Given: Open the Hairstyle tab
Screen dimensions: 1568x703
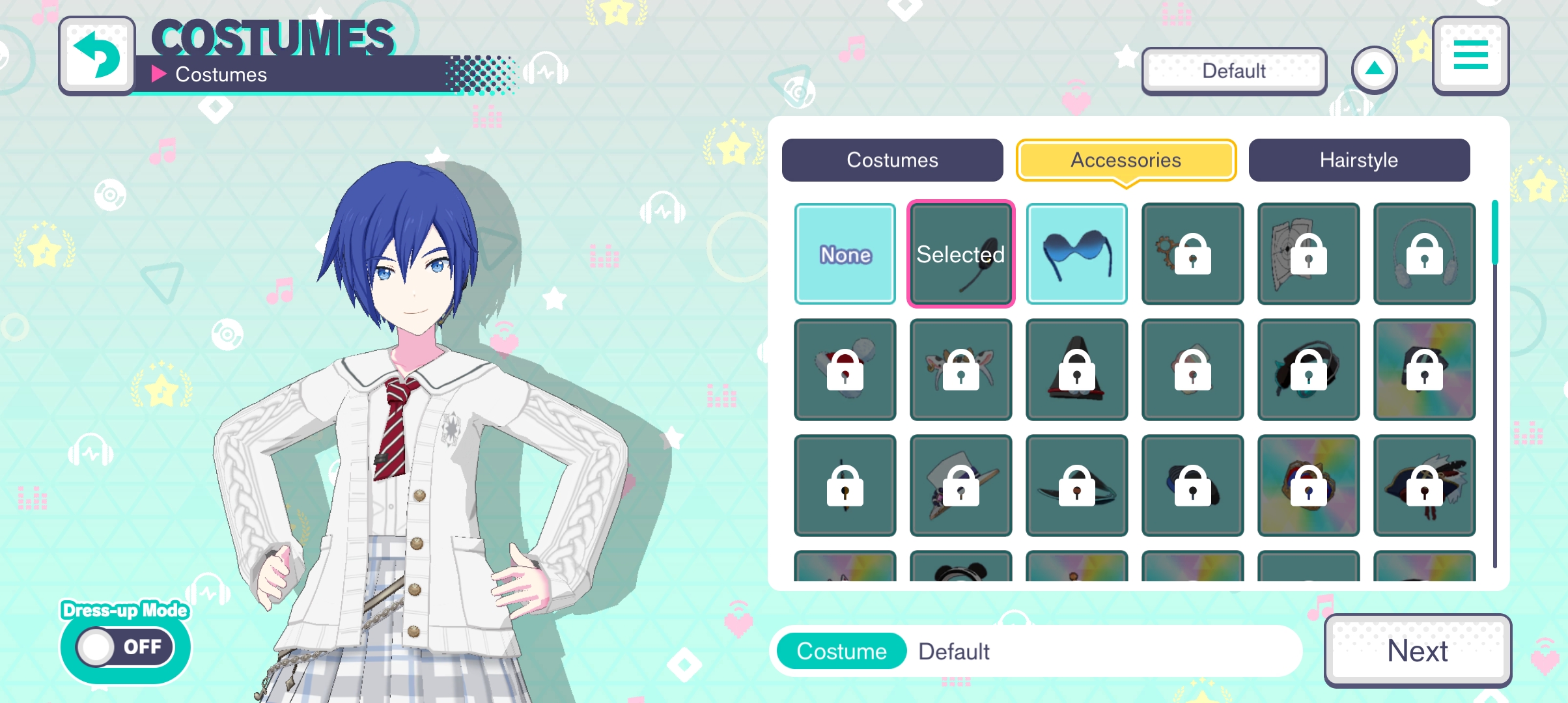Looking at the screenshot, I should click(x=1358, y=160).
